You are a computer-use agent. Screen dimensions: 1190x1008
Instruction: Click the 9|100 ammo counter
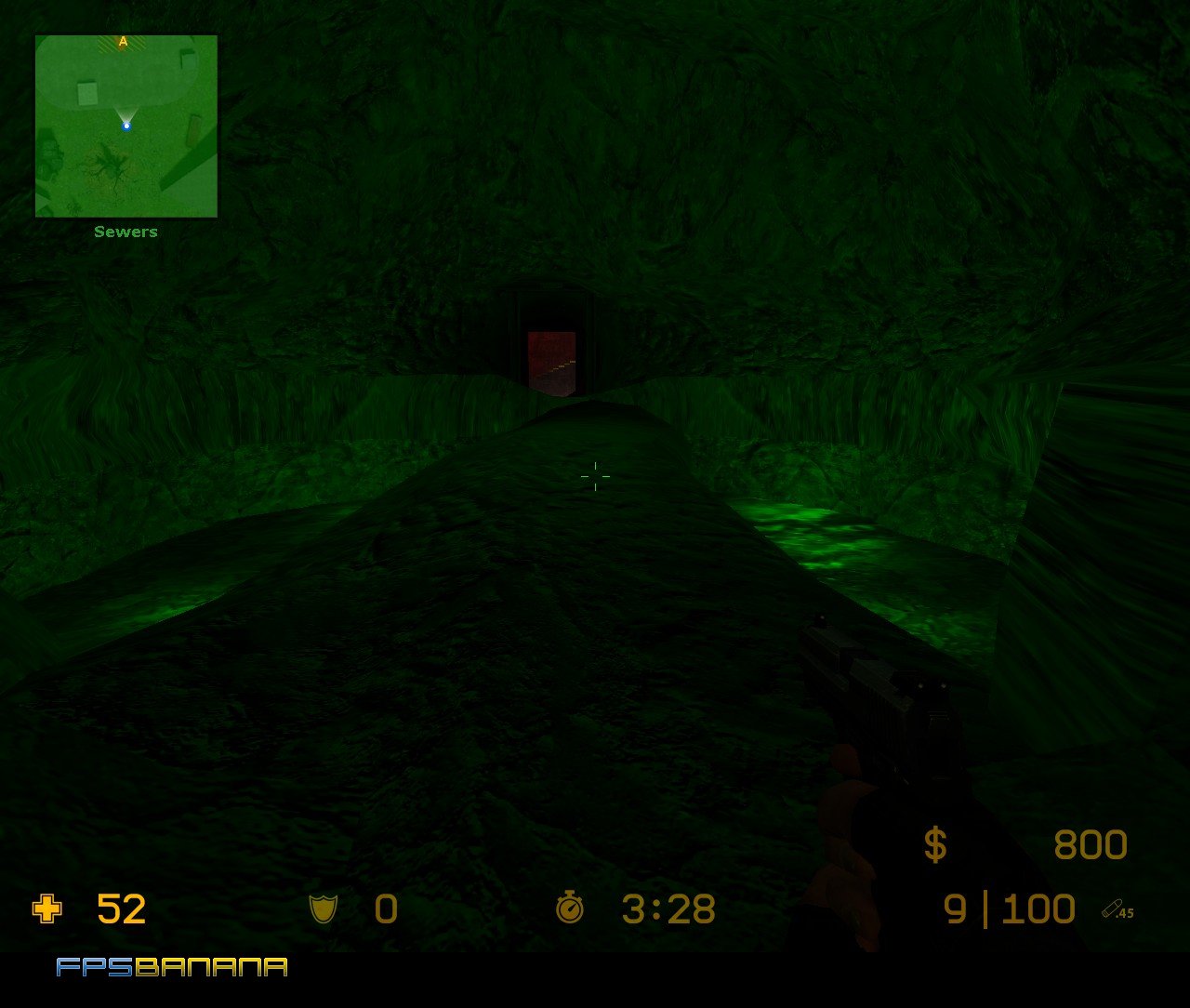click(1009, 907)
